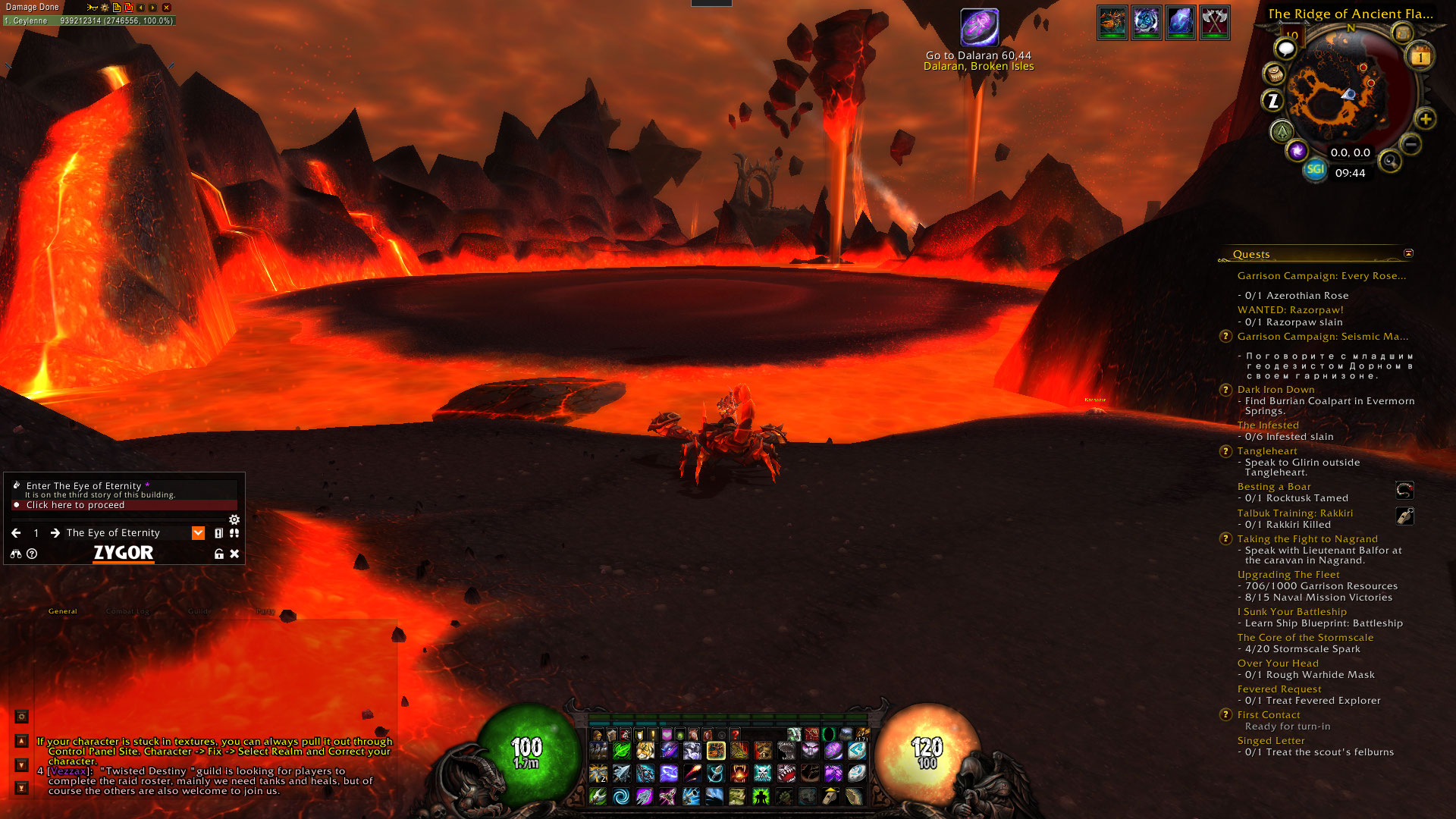This screenshot has width=1456, height=819.
Task: Collapse the Quests tracker header
Action: click(1408, 253)
